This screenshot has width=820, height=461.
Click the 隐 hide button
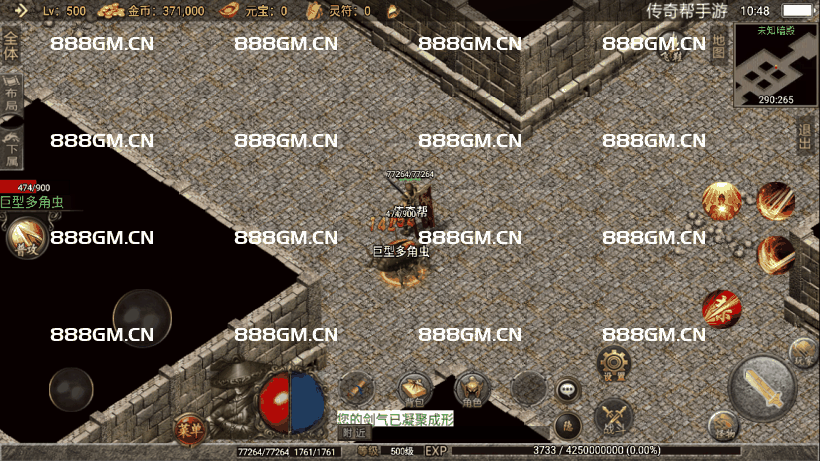pyautogui.click(x=568, y=426)
